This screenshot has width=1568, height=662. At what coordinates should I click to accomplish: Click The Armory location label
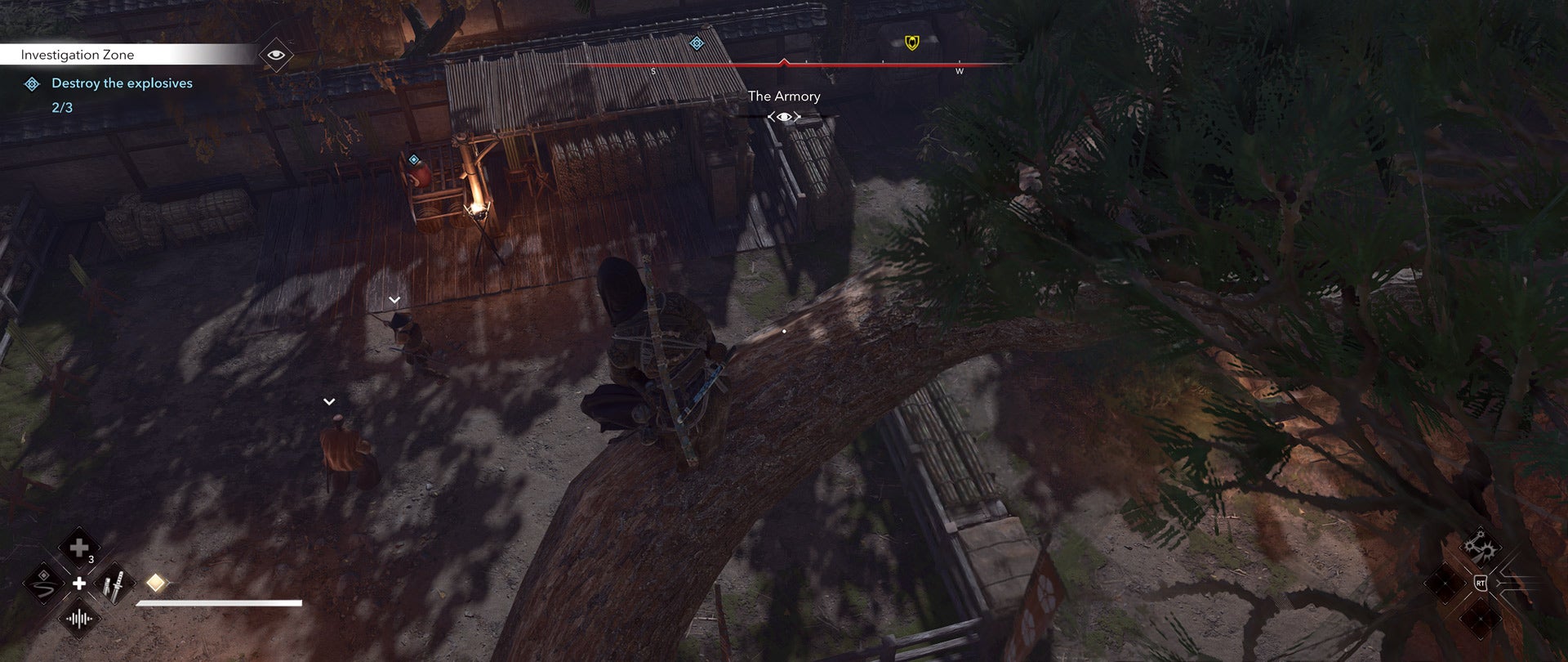[782, 96]
